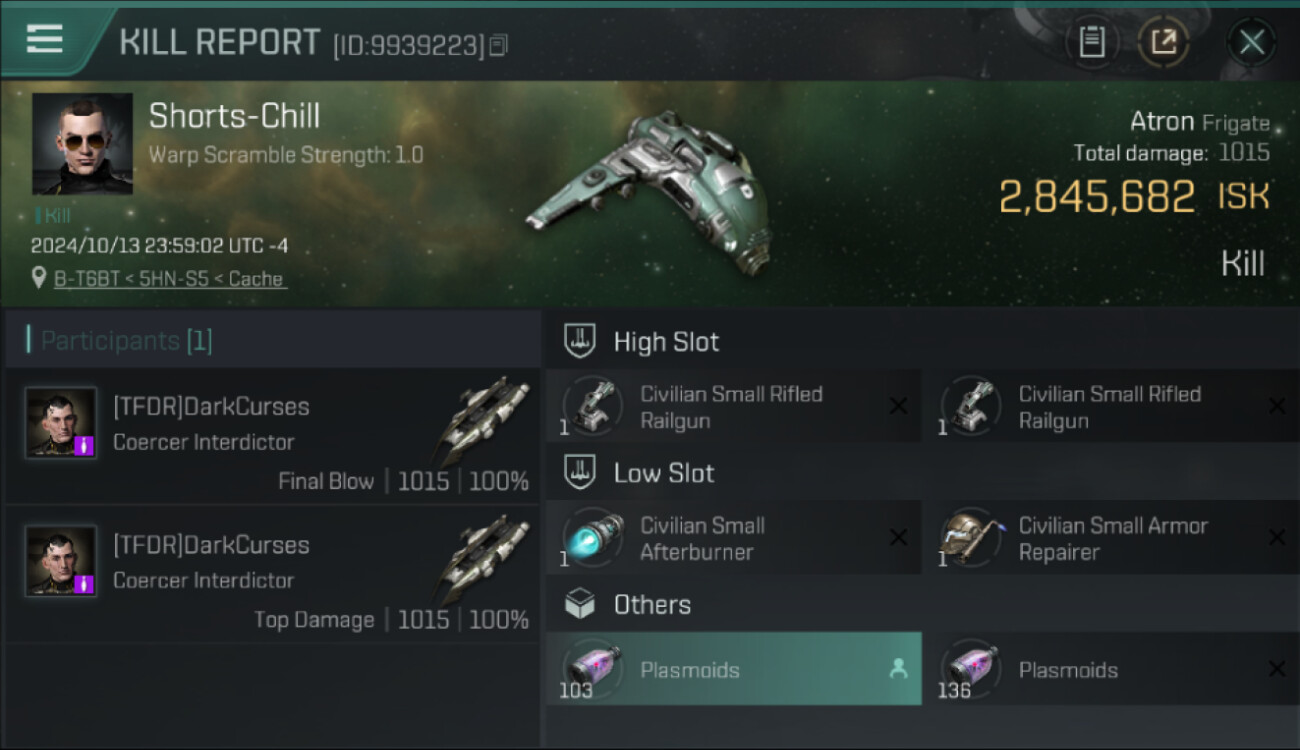The image size is (1300, 750).
Task: Share the kill report externally
Action: coord(1164,42)
